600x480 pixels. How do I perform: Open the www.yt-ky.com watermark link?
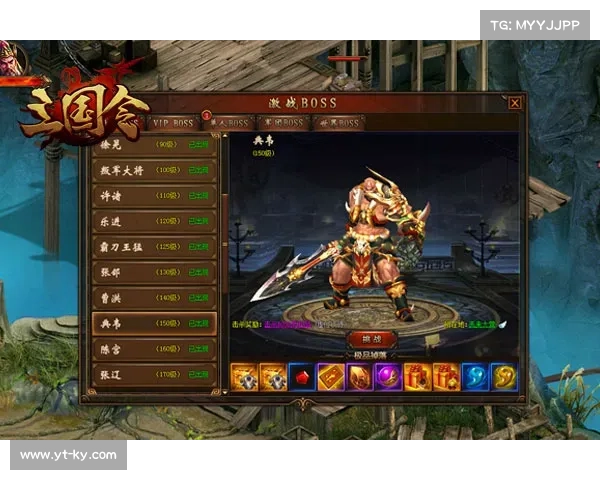point(68,455)
